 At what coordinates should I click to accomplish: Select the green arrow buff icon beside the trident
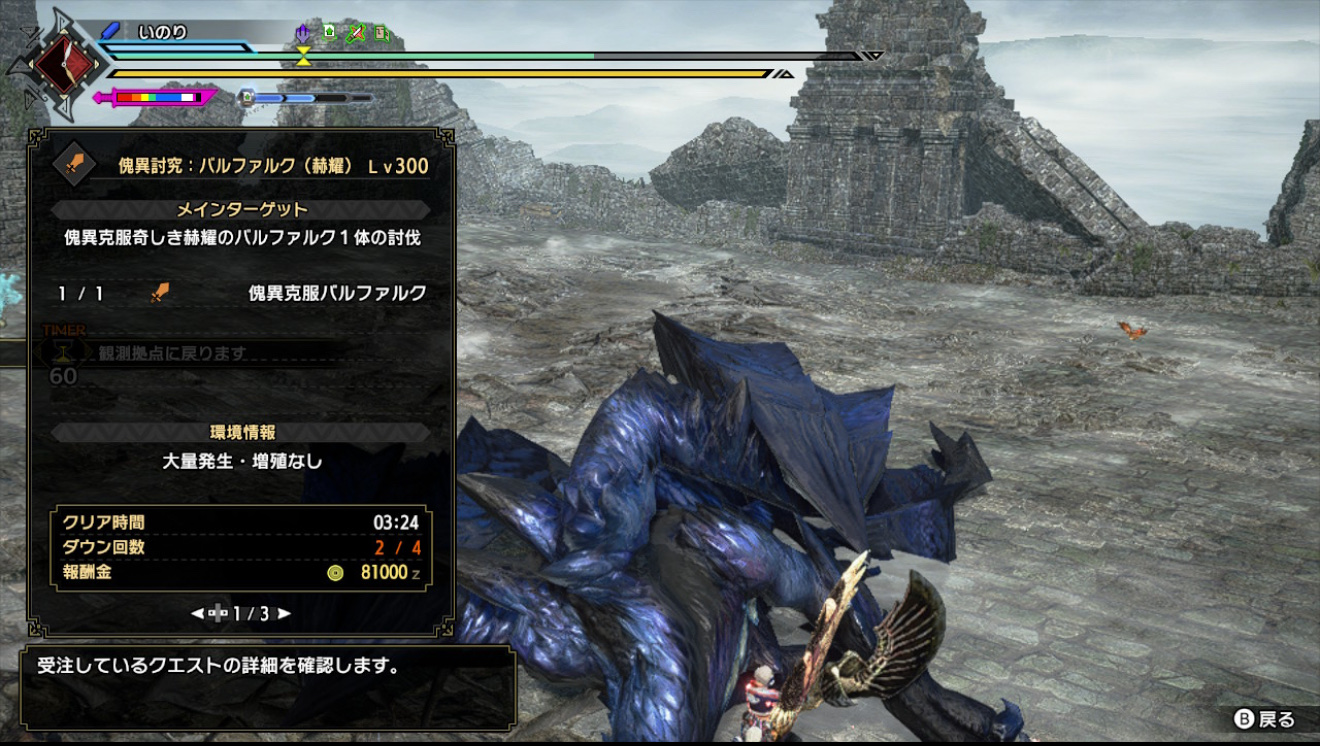tap(329, 34)
